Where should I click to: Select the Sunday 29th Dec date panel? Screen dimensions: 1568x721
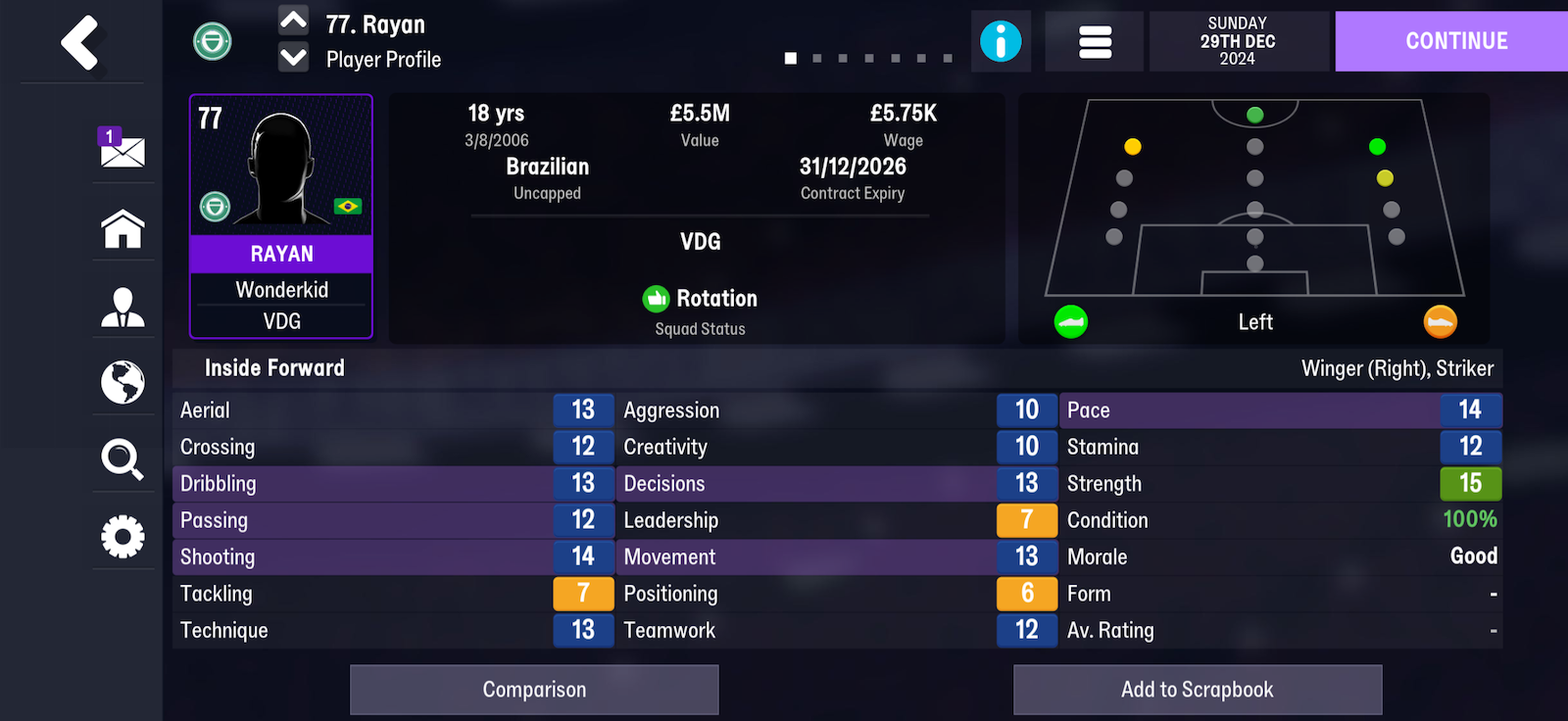coord(1238,41)
